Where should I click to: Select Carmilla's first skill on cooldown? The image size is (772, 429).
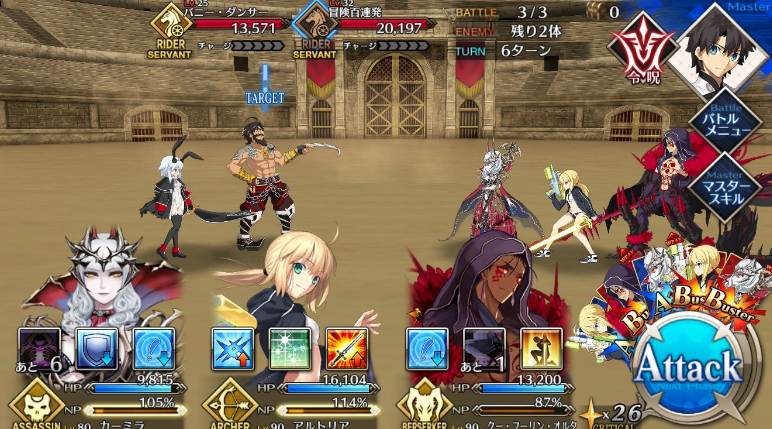(39, 348)
